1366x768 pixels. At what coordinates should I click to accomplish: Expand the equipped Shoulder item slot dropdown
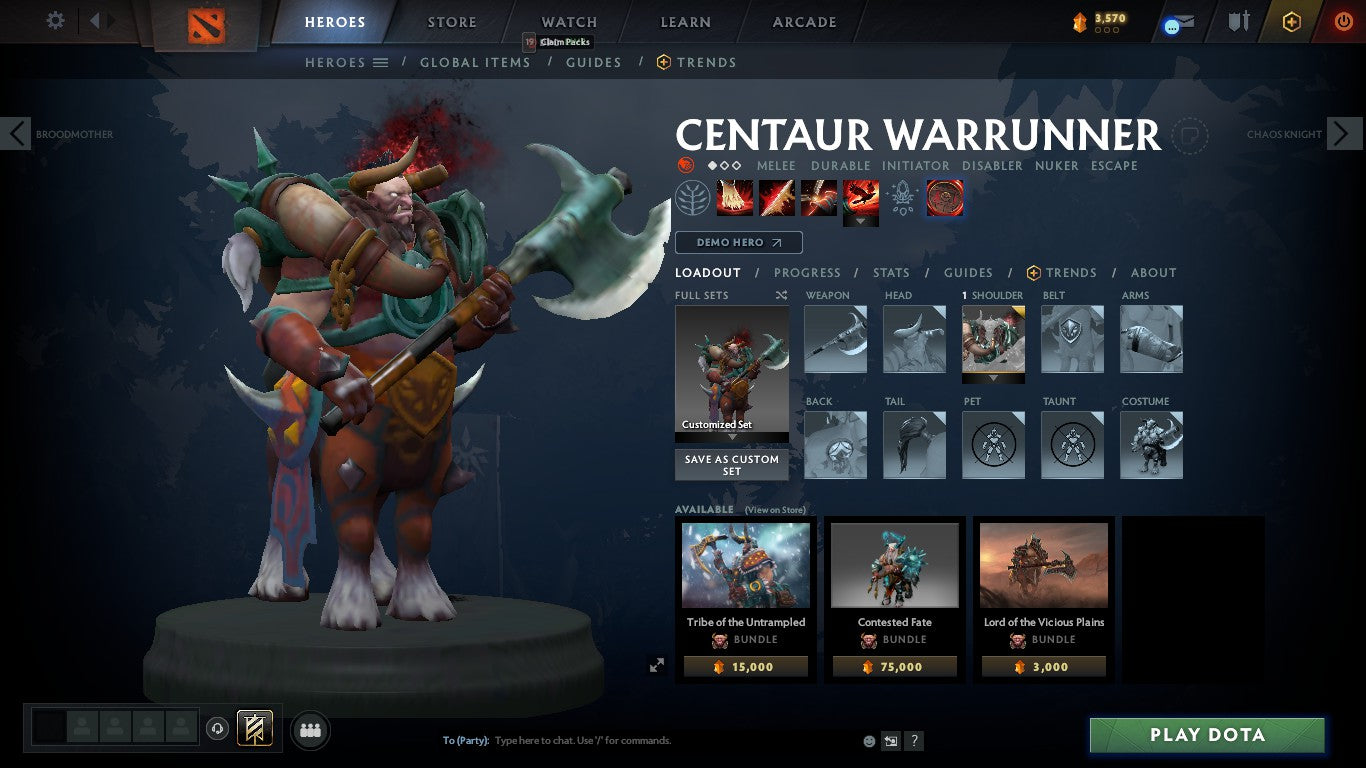point(993,376)
